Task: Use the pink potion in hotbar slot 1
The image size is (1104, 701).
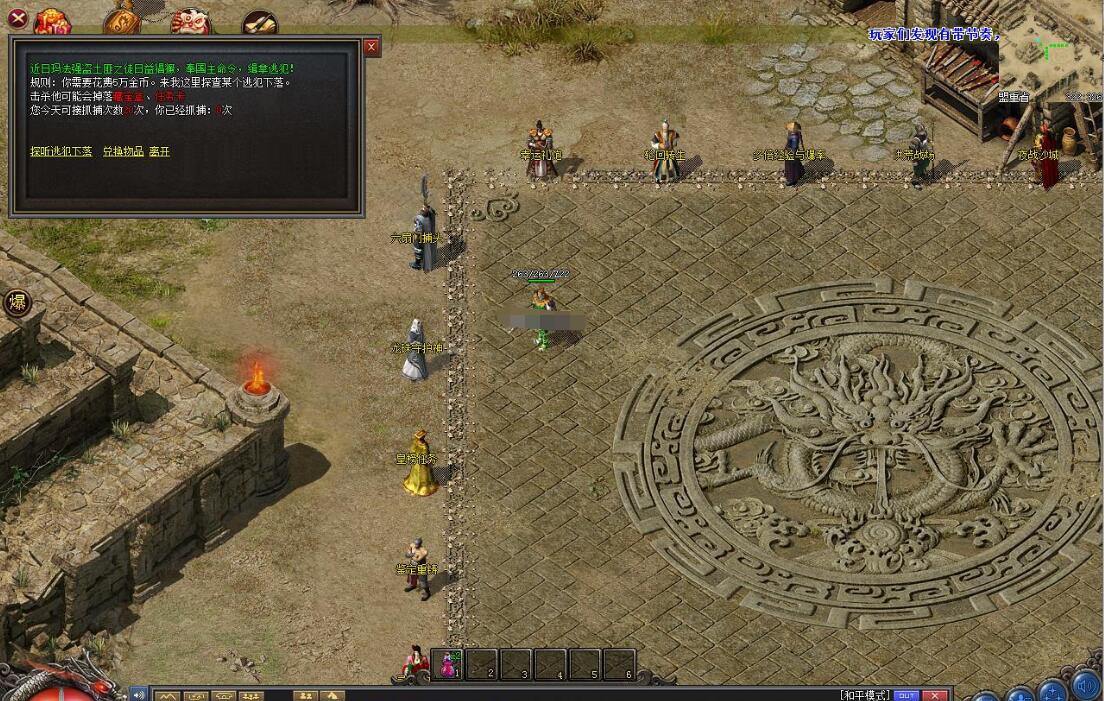Action: click(449, 664)
